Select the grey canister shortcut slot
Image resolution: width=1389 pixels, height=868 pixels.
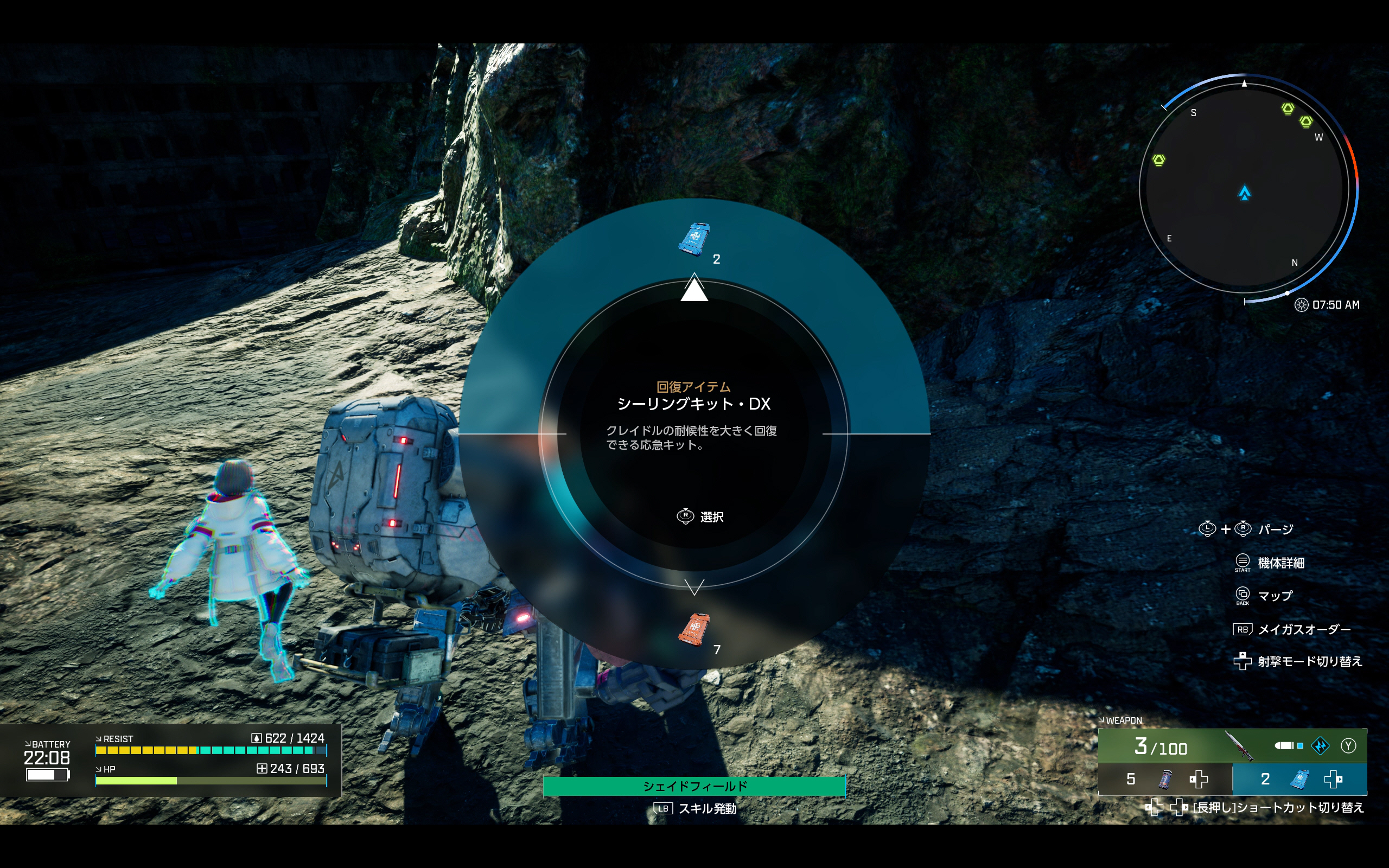1164,779
